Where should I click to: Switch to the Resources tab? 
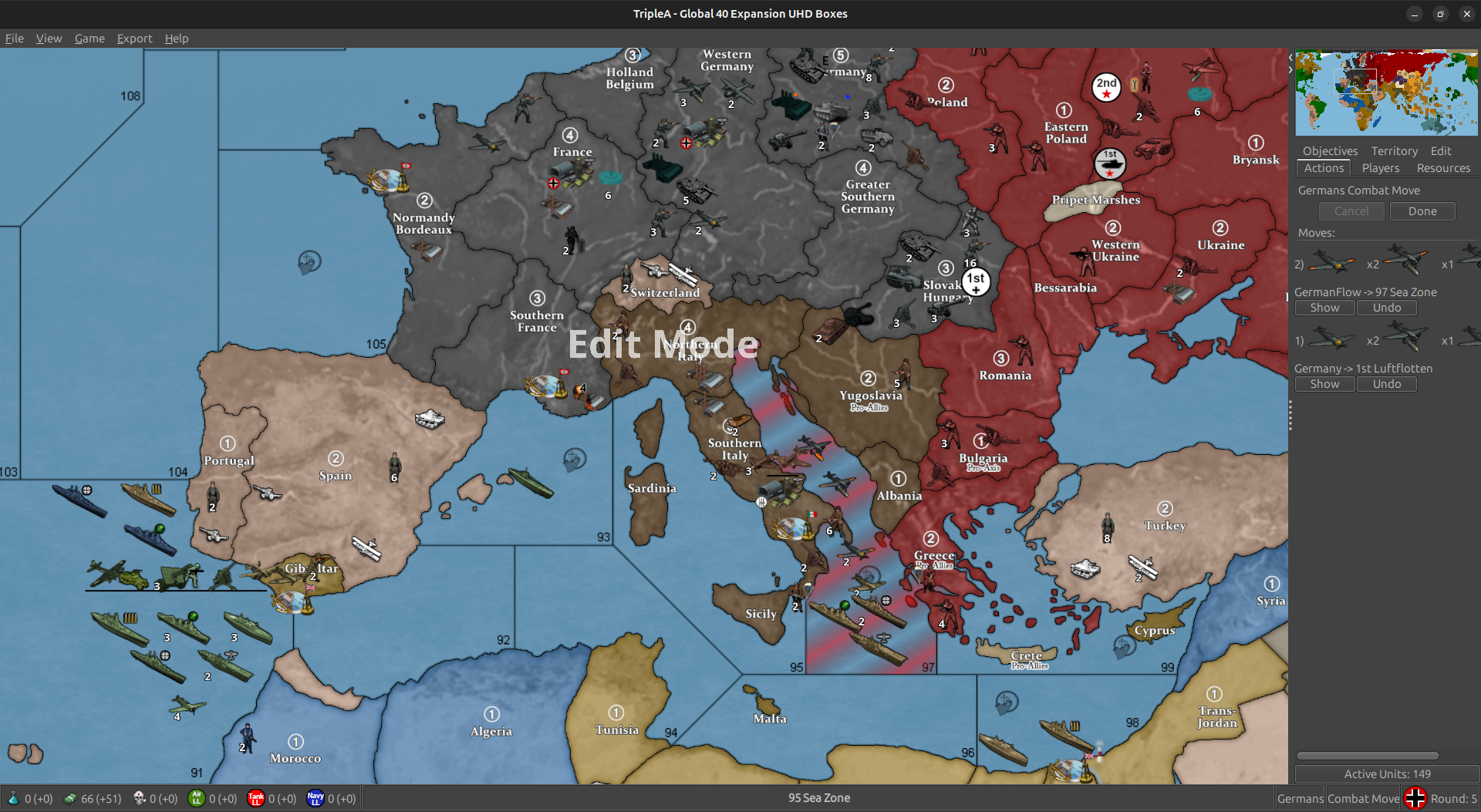pos(1443,168)
